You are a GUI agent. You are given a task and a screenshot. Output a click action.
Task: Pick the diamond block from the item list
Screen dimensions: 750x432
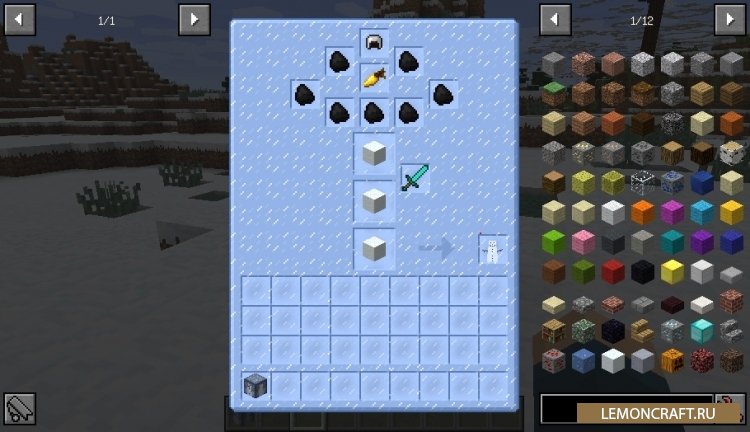[x=701, y=331]
